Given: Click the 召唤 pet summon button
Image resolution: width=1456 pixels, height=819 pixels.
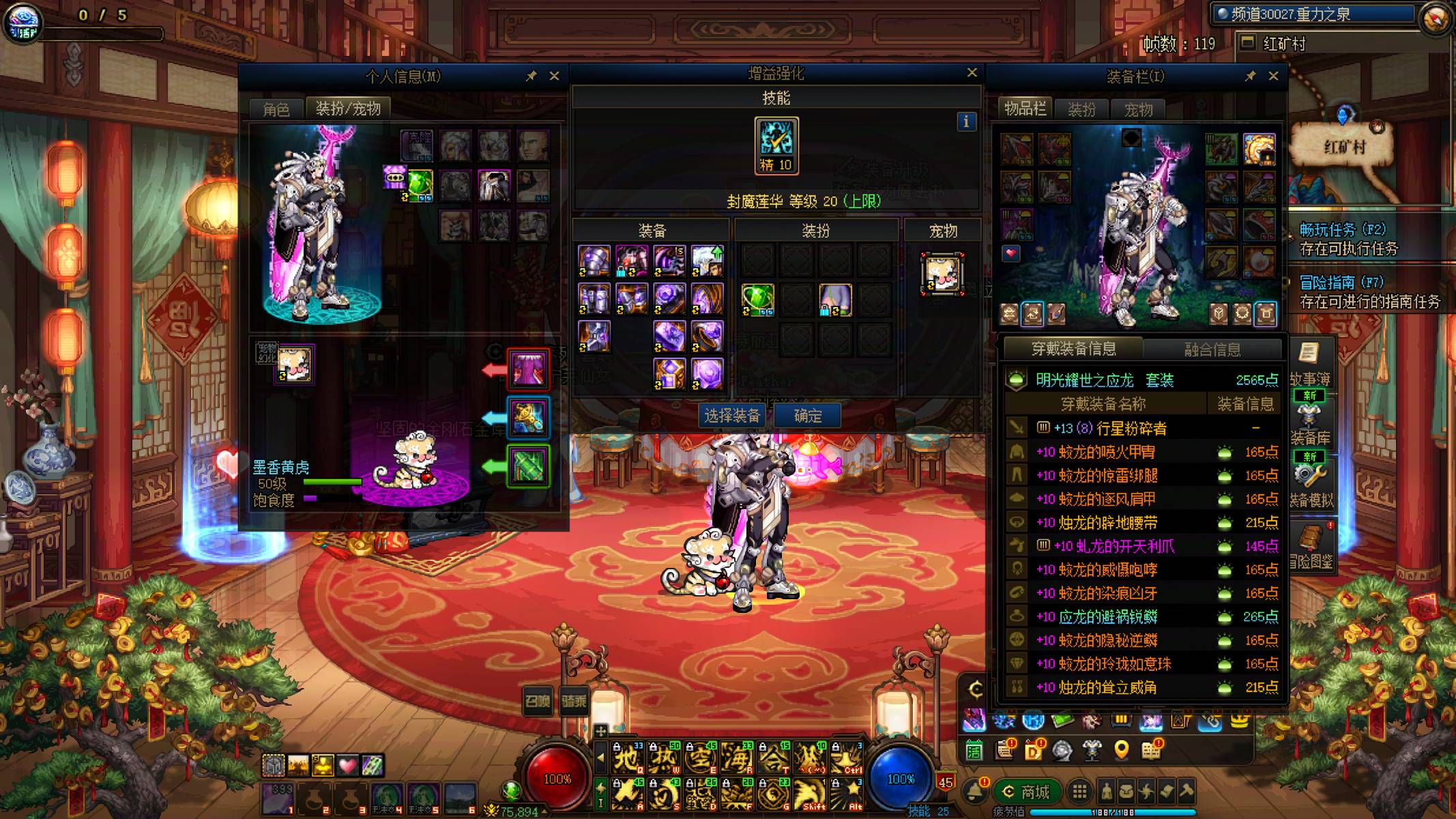Looking at the screenshot, I should pyautogui.click(x=537, y=701).
